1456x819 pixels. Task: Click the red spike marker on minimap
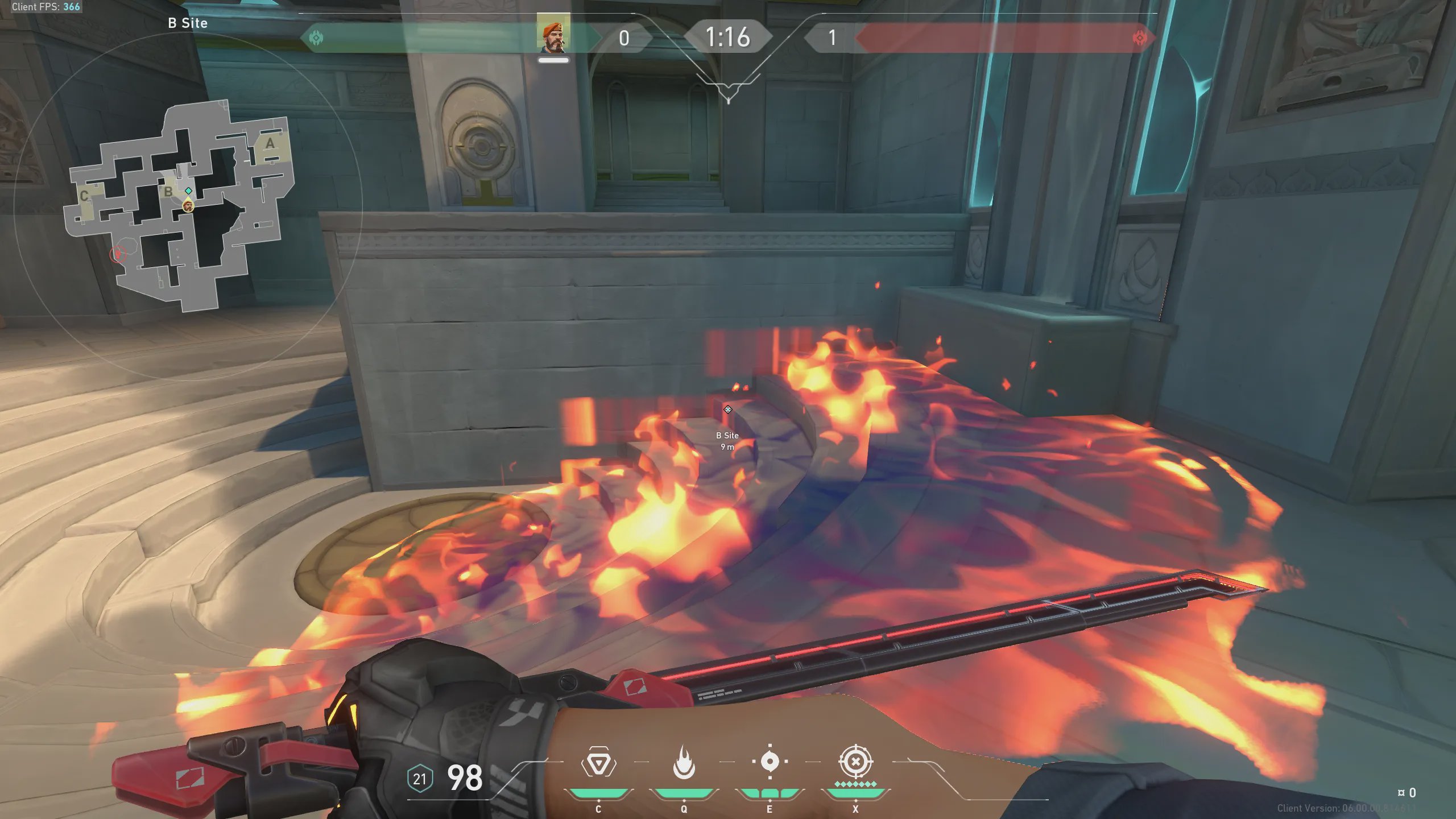point(118,253)
